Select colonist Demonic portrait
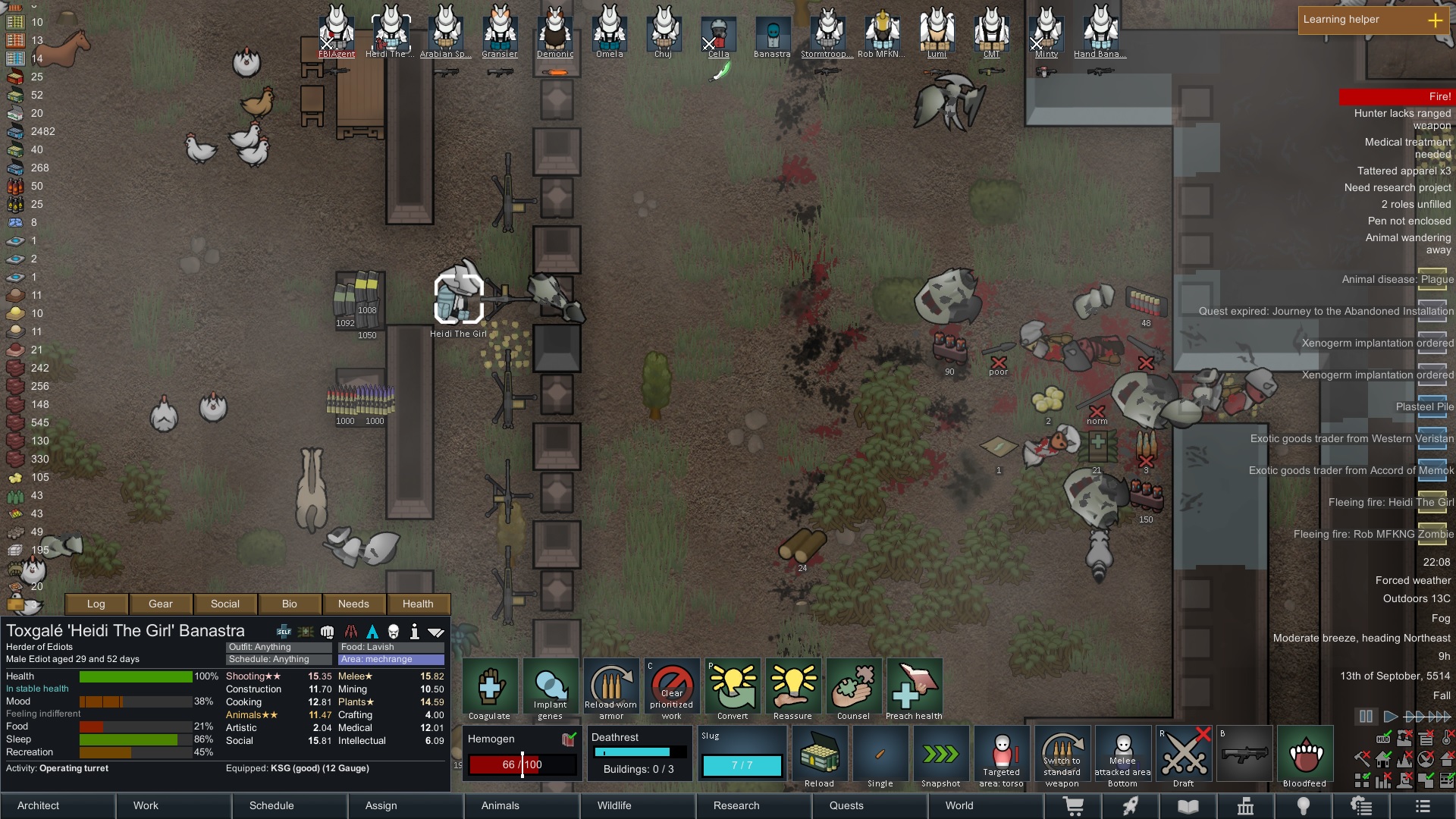The height and width of the screenshot is (819, 1456). pyautogui.click(x=555, y=32)
